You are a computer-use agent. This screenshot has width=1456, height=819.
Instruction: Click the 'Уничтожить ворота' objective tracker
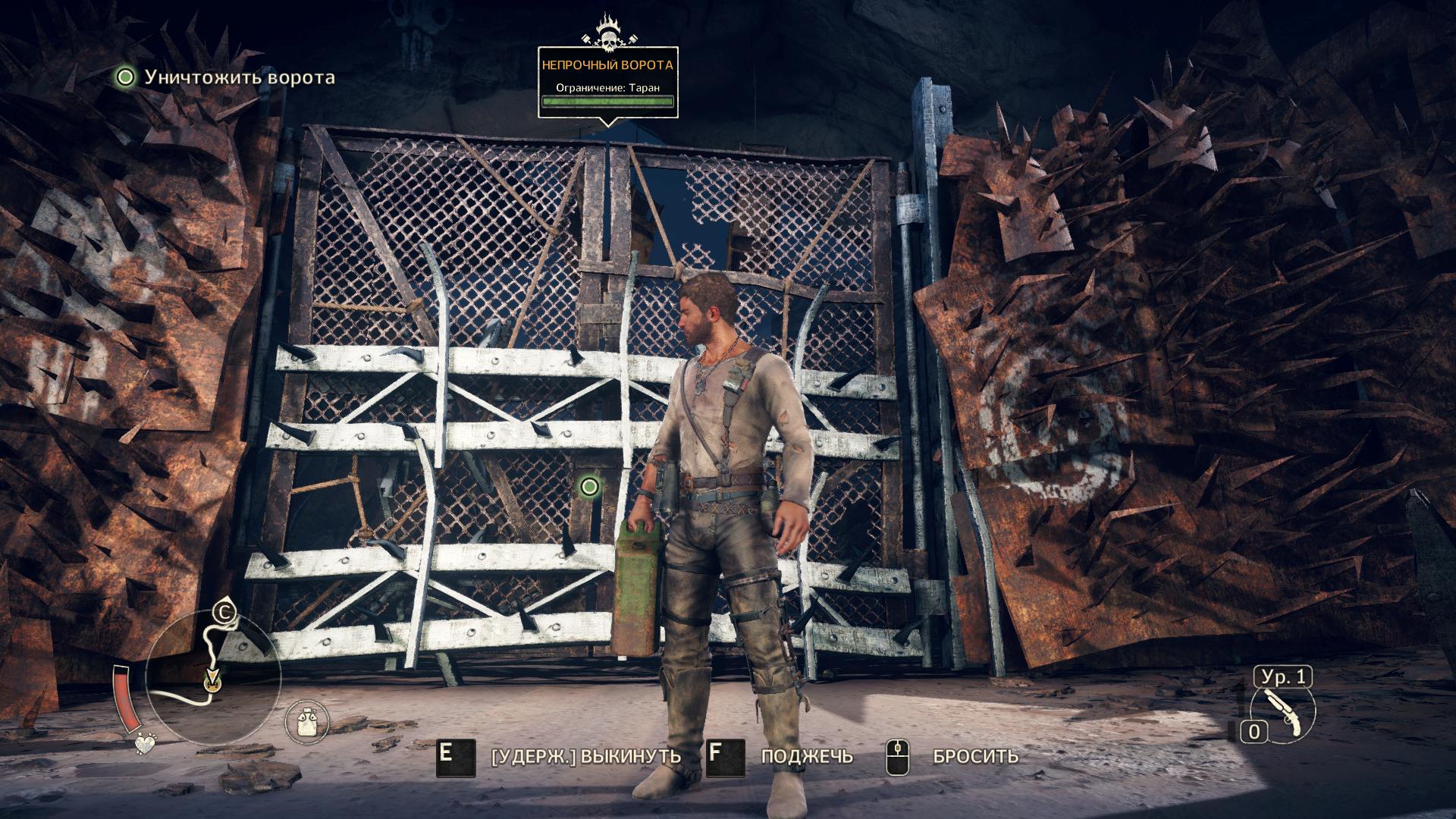coord(225,77)
